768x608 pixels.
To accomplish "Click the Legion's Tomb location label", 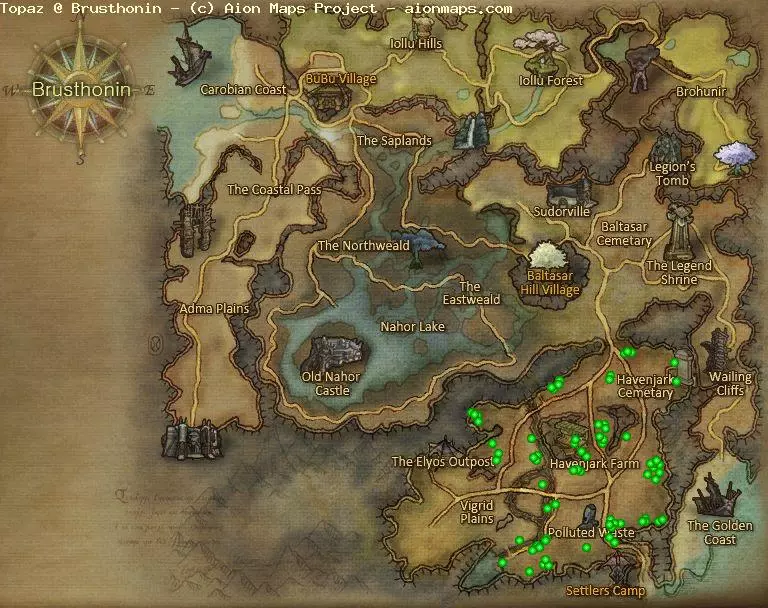I will pyautogui.click(x=671, y=173).
